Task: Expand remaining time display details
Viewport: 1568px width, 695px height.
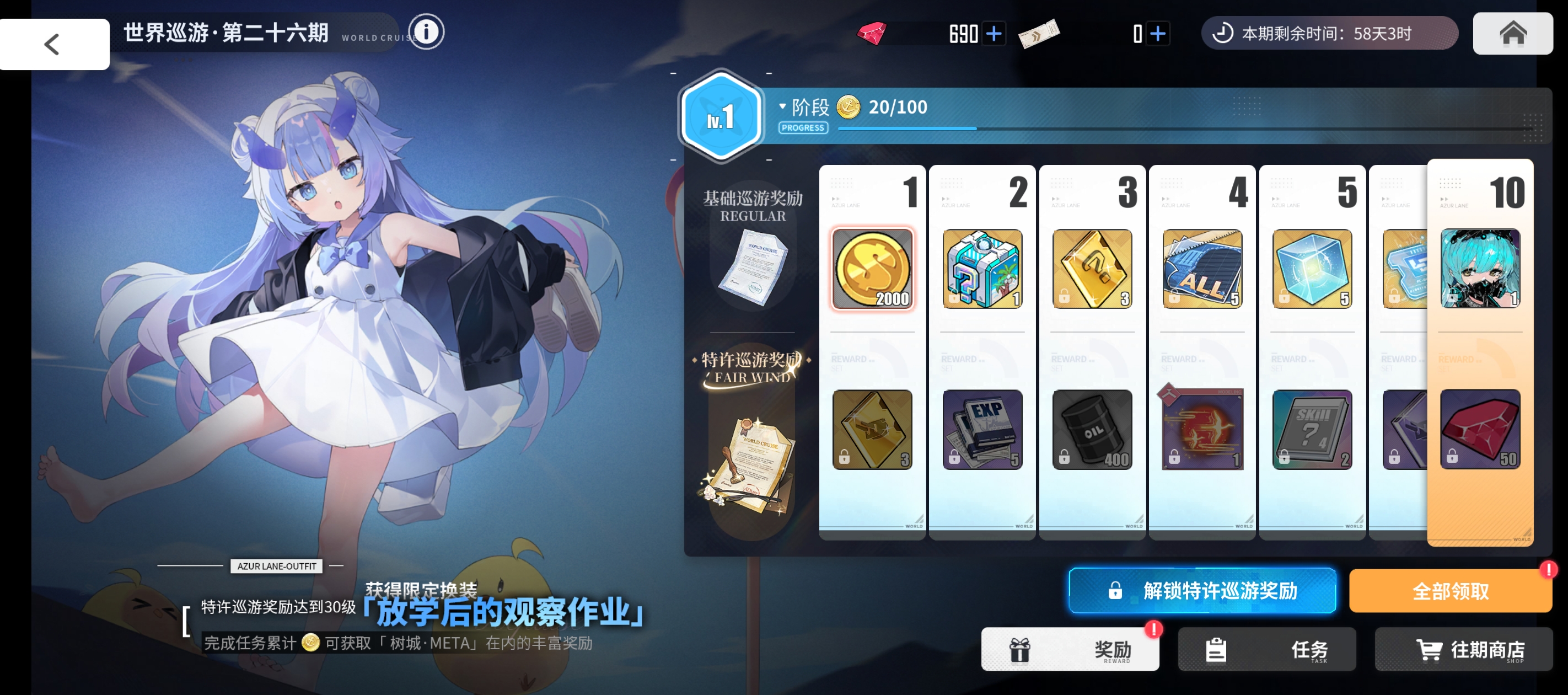Action: (1328, 34)
